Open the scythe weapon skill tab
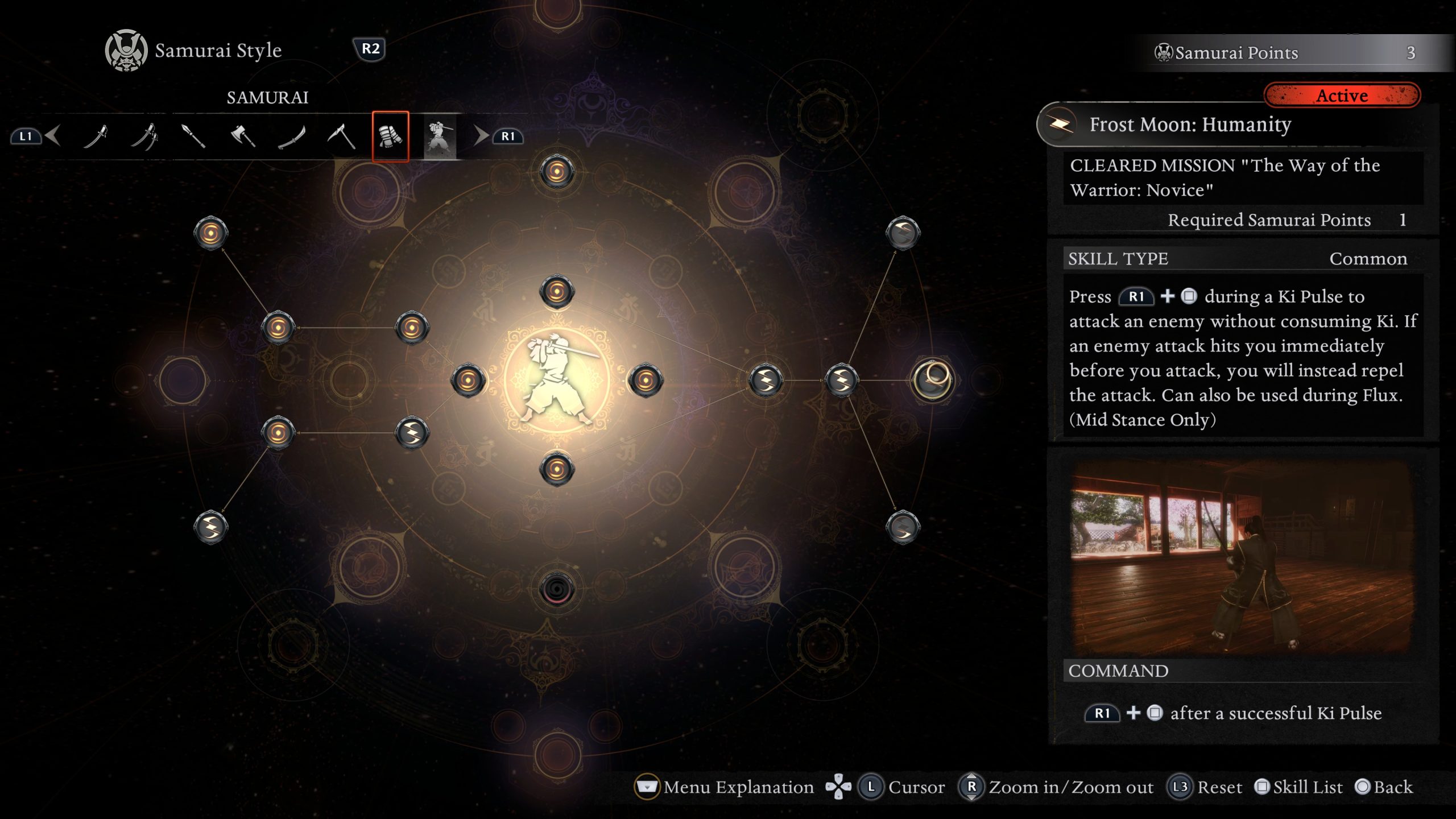Viewport: 1456px width, 819px height. (341, 136)
